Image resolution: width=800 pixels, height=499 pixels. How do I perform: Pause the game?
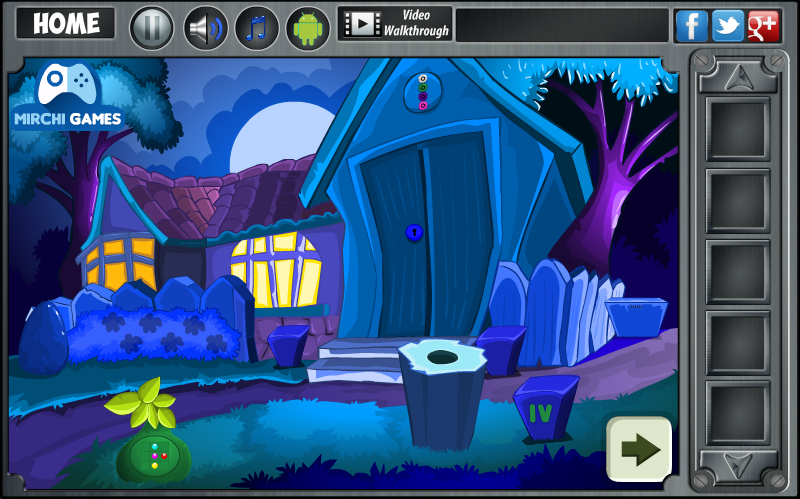point(152,27)
